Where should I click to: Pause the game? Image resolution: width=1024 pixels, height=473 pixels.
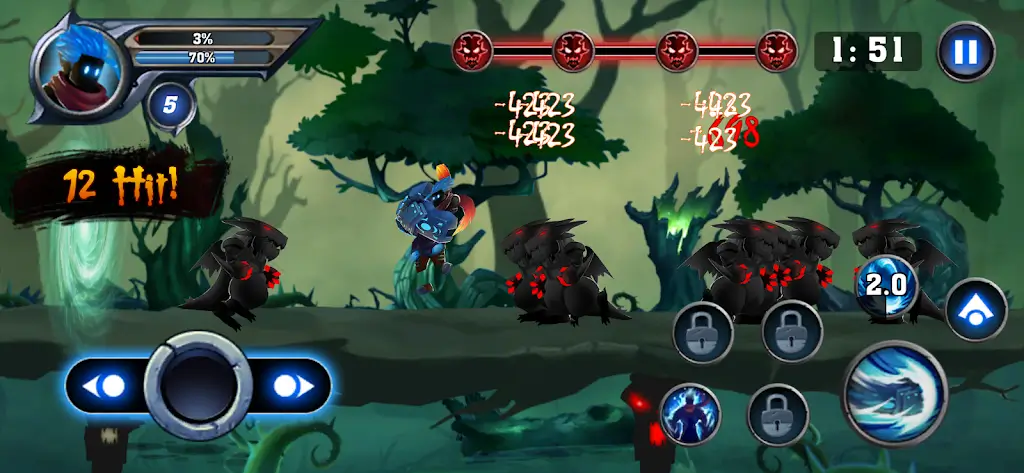pyautogui.click(x=966, y=51)
